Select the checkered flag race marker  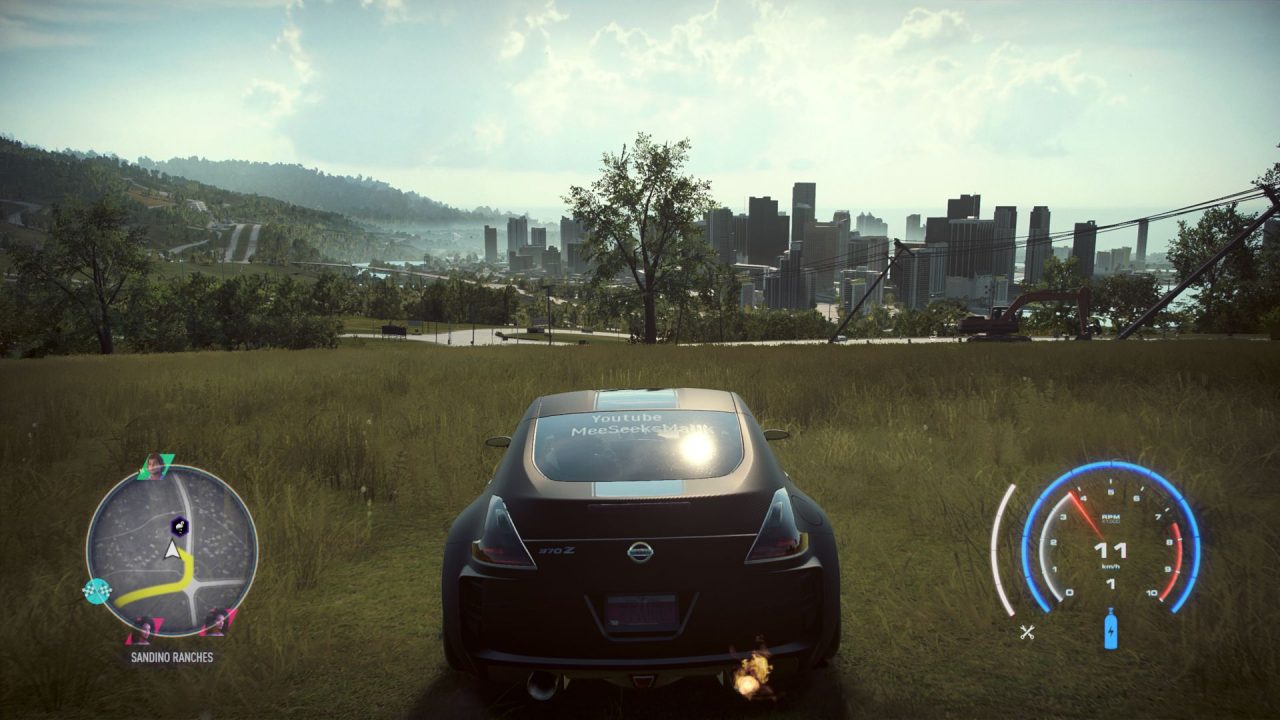coord(96,591)
